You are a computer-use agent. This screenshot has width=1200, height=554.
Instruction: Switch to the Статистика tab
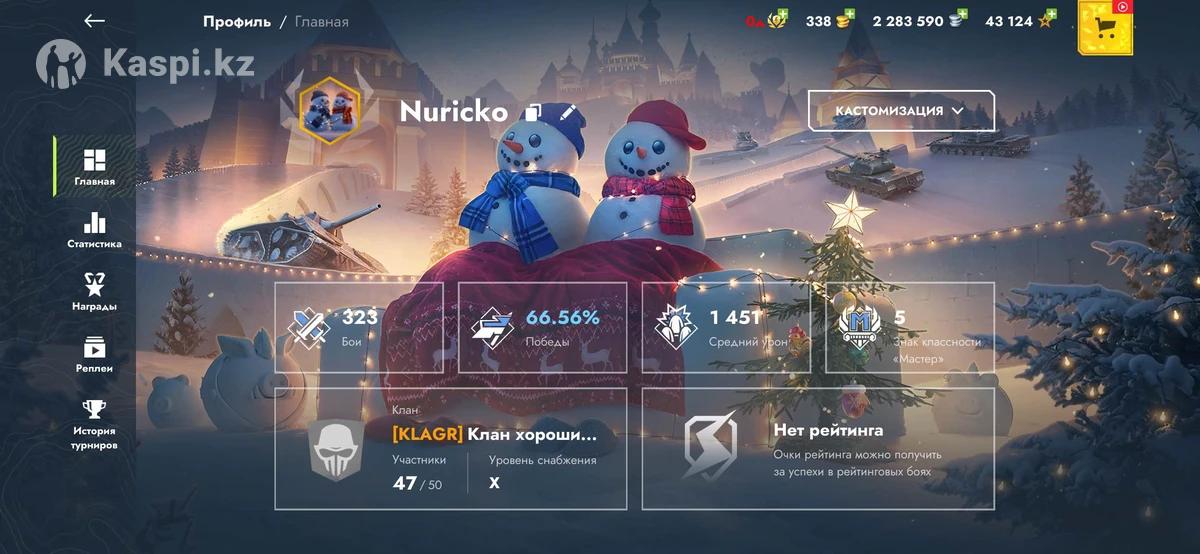[94, 230]
